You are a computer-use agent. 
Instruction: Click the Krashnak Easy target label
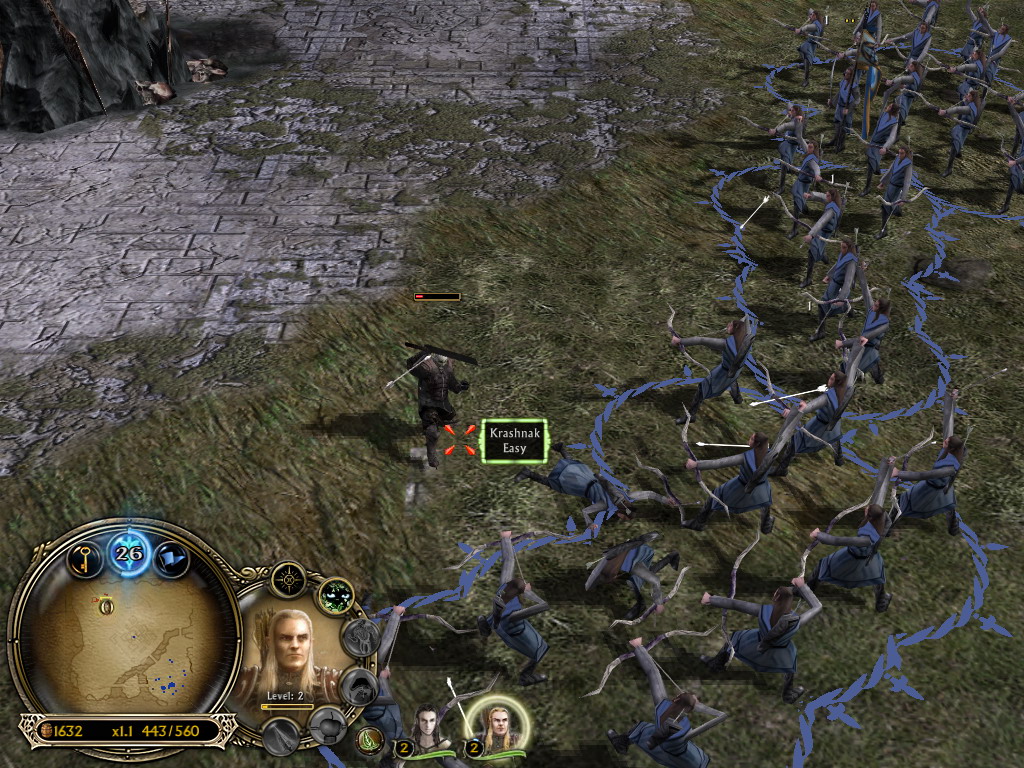[514, 441]
